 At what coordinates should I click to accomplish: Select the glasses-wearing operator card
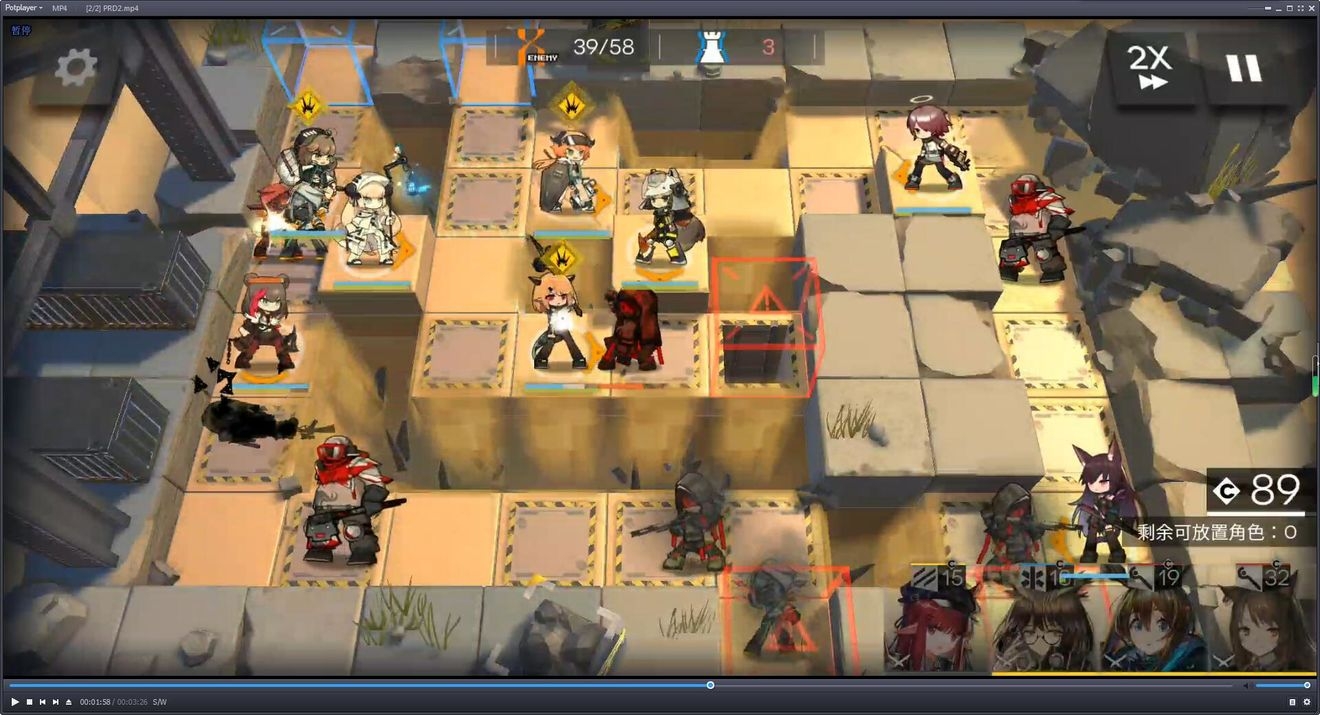pos(1045,620)
